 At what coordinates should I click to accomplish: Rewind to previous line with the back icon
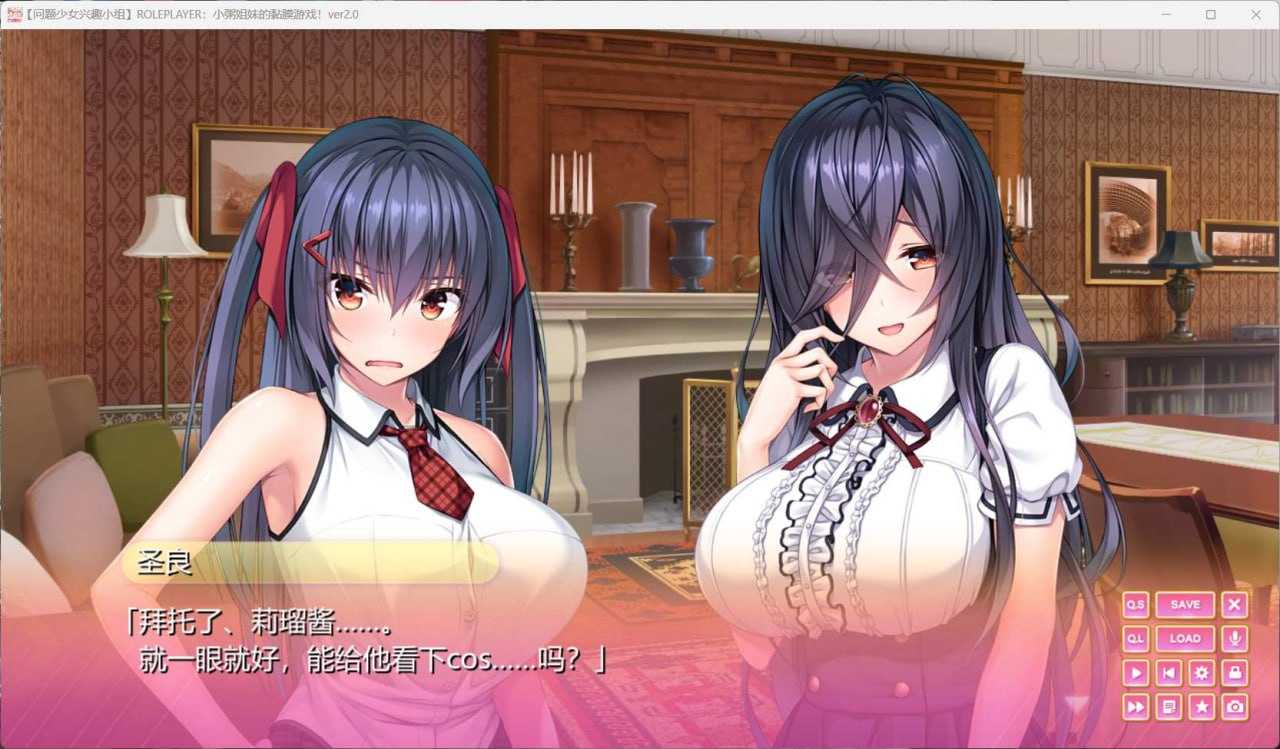pos(1169,672)
